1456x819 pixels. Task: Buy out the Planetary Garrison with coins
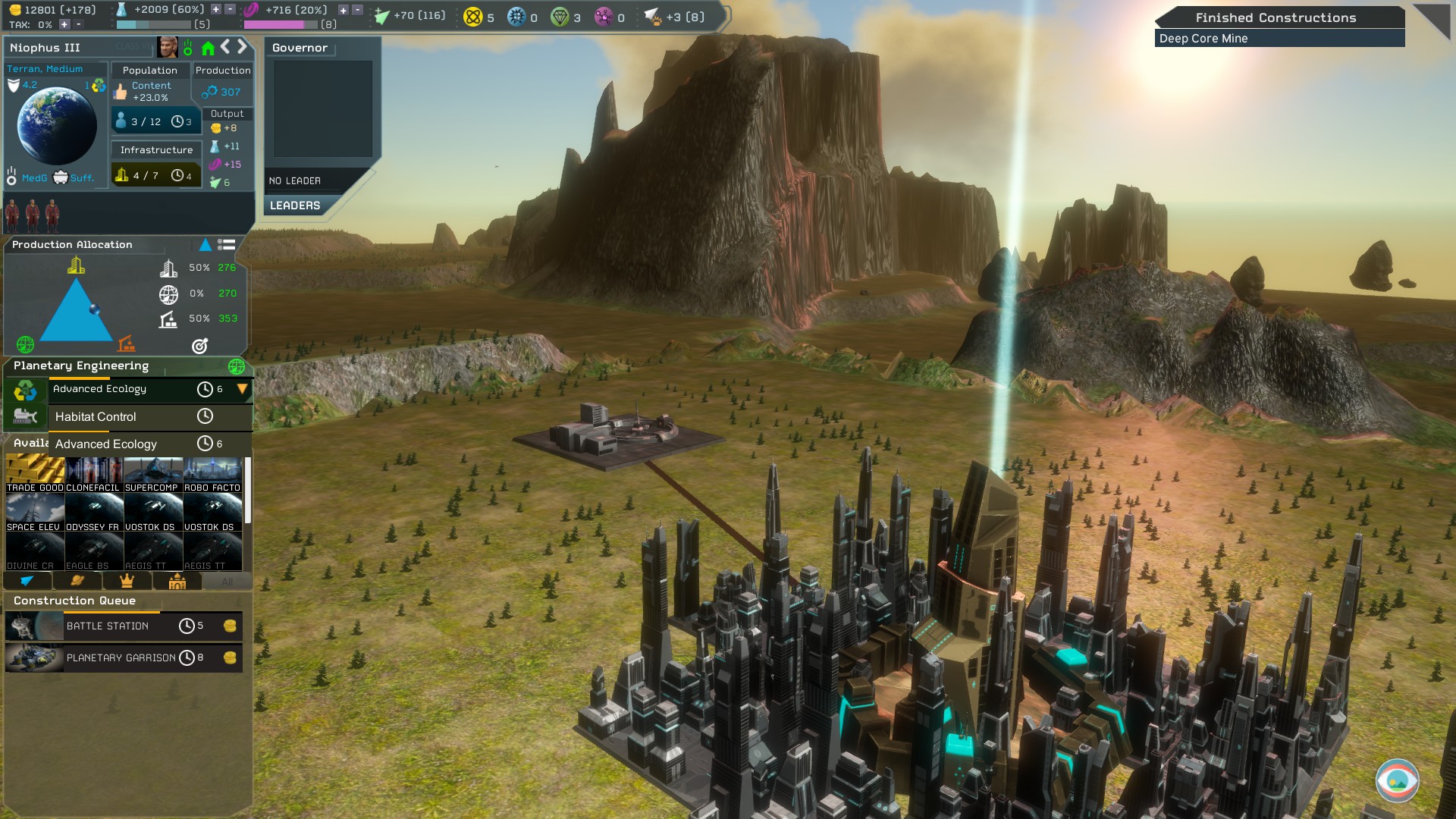pos(230,657)
